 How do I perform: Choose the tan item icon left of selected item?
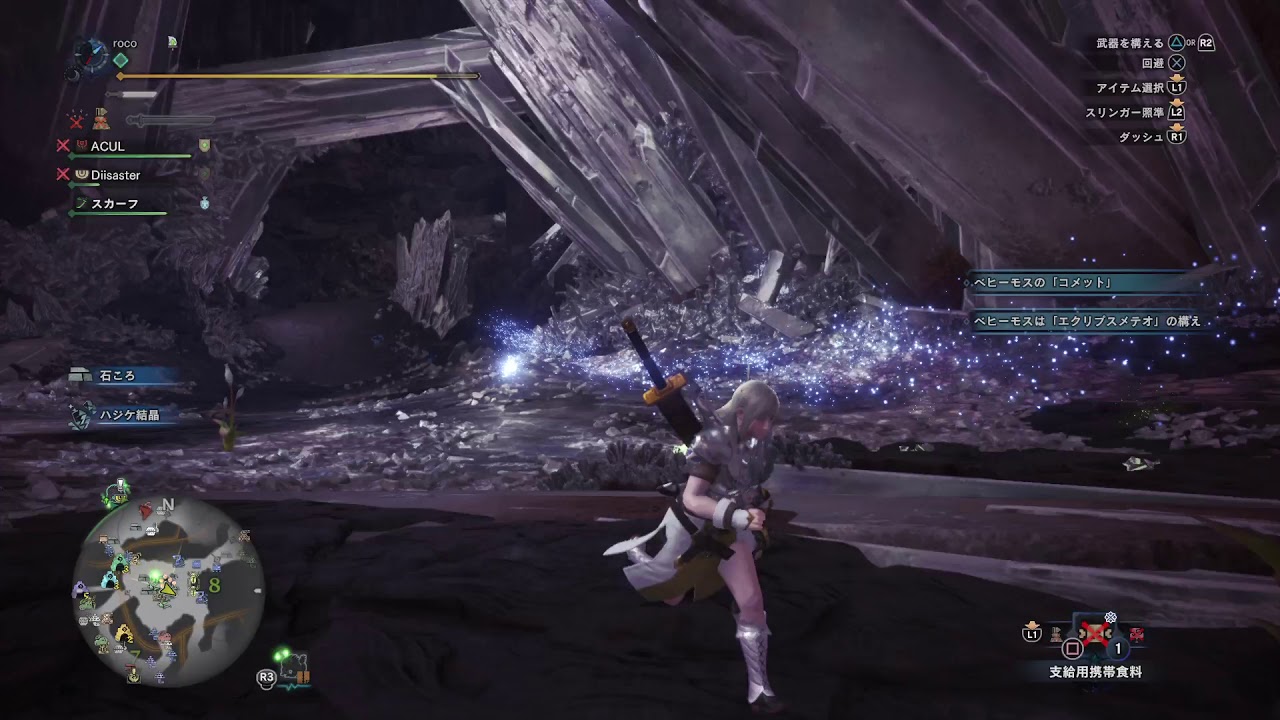[x=1055, y=634]
